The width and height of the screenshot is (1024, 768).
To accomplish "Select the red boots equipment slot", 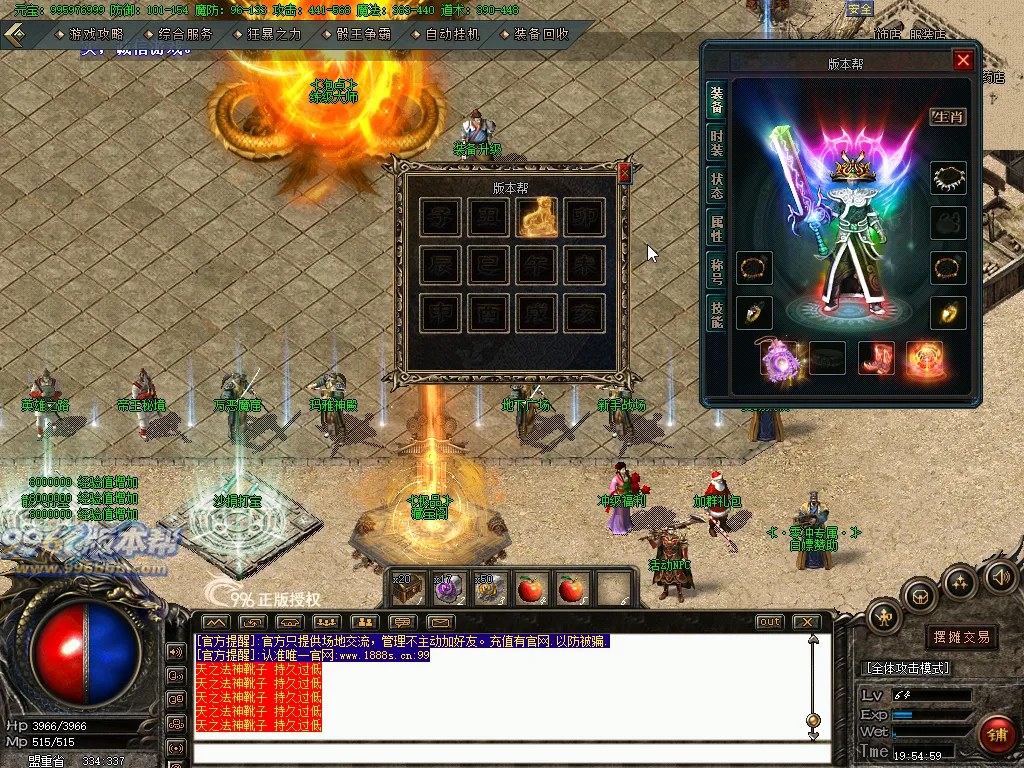I will point(876,358).
